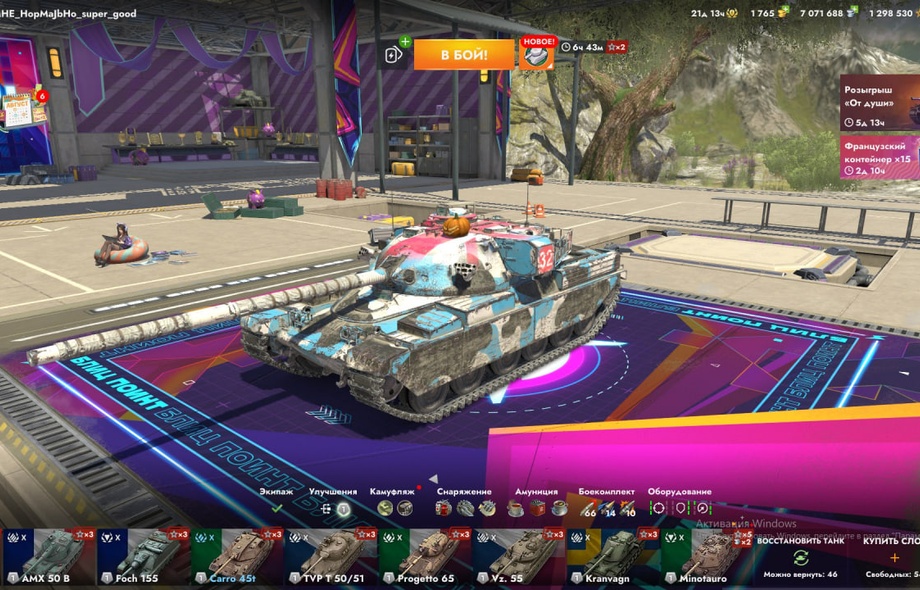Open the booster icon with green plus
The height and width of the screenshot is (590, 920).
(395, 54)
